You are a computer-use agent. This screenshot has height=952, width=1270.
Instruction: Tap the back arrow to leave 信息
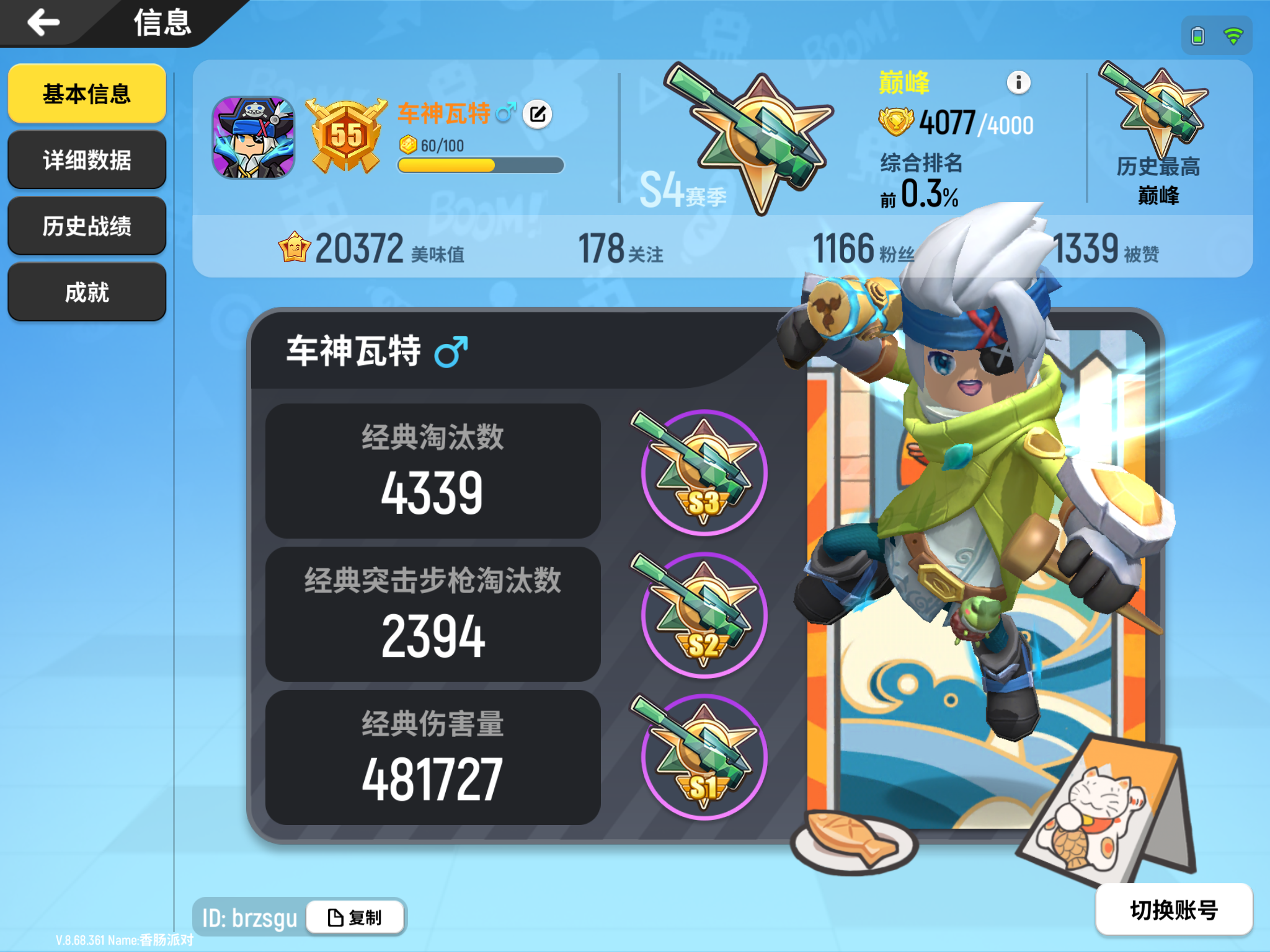[x=42, y=24]
